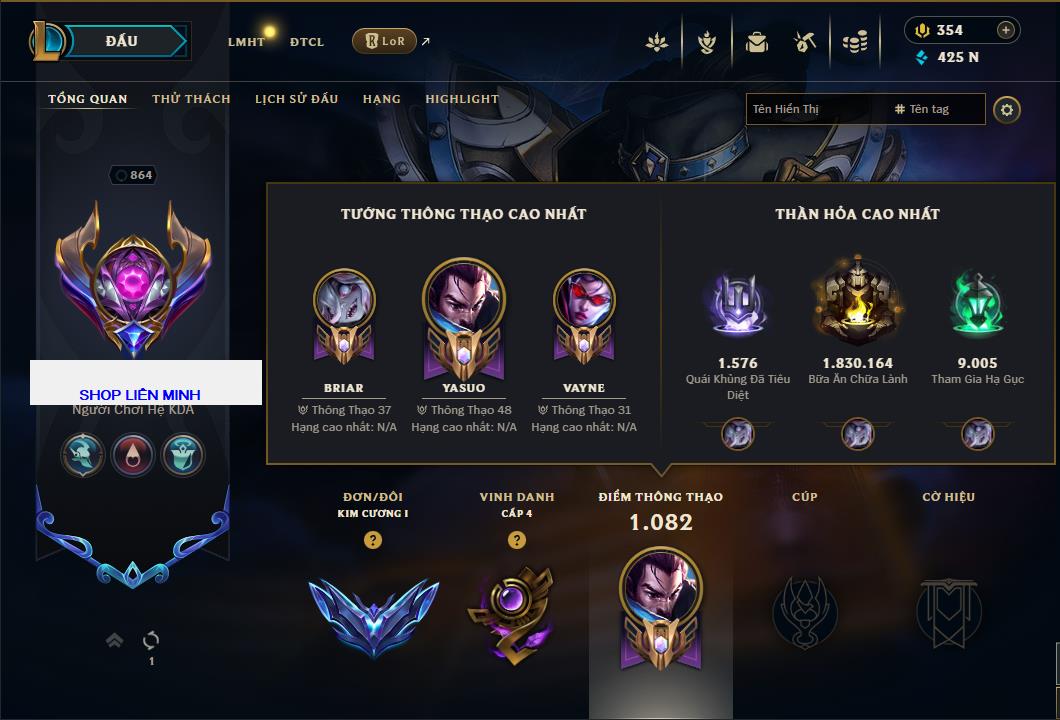Select the Tổng Quan tab
This screenshot has width=1060, height=720.
(88, 99)
